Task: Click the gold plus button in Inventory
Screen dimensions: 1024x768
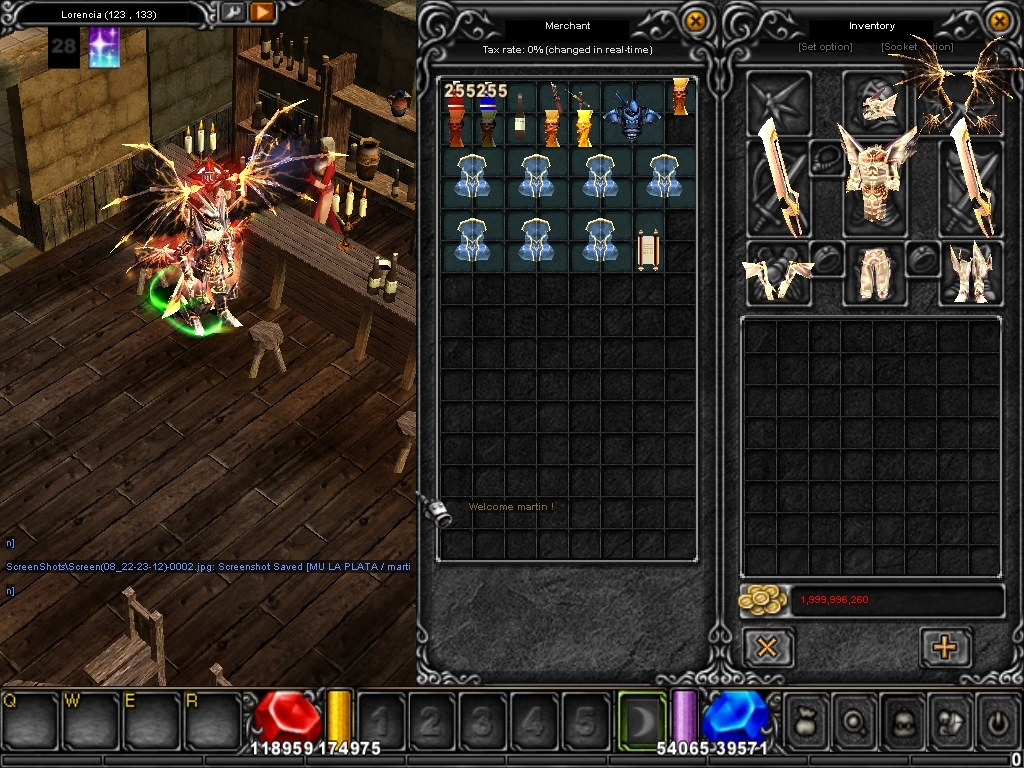Action: (x=944, y=647)
